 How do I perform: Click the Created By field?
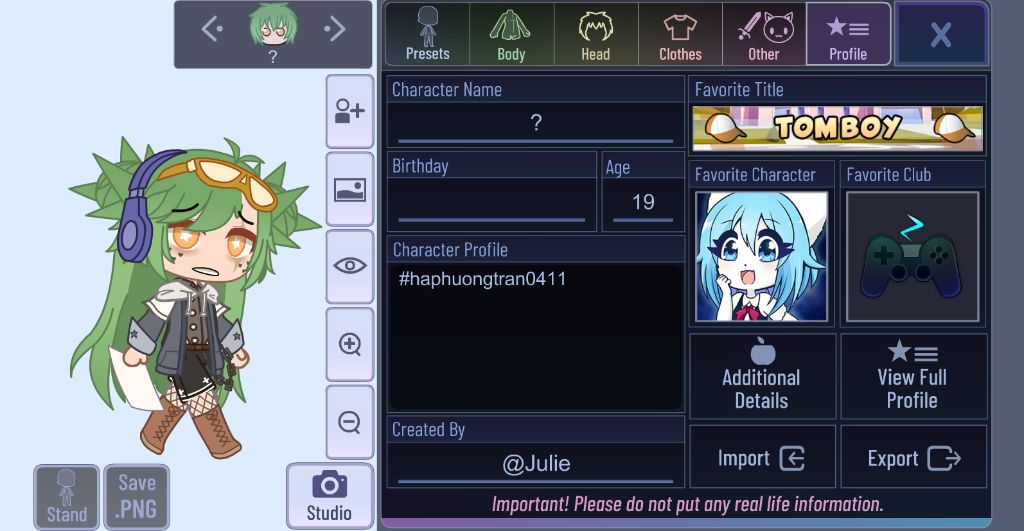pos(535,464)
